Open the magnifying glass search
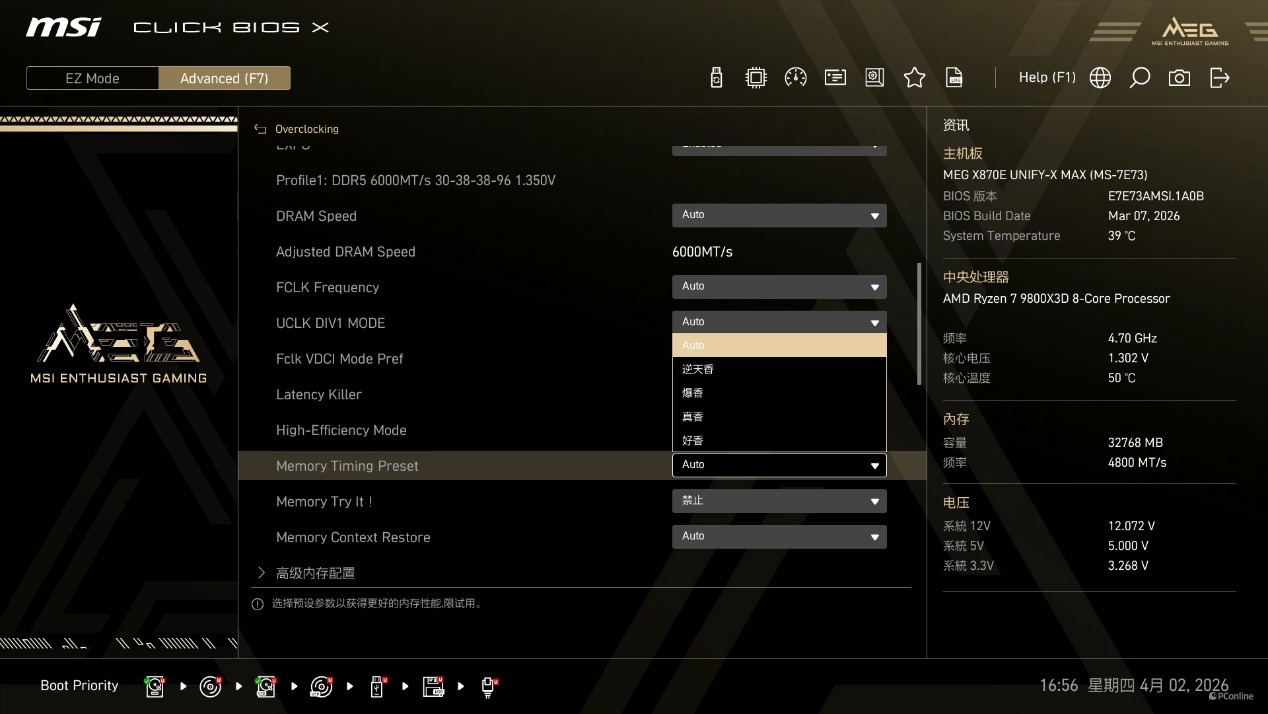Image resolution: width=1268 pixels, height=714 pixels. (x=1139, y=78)
